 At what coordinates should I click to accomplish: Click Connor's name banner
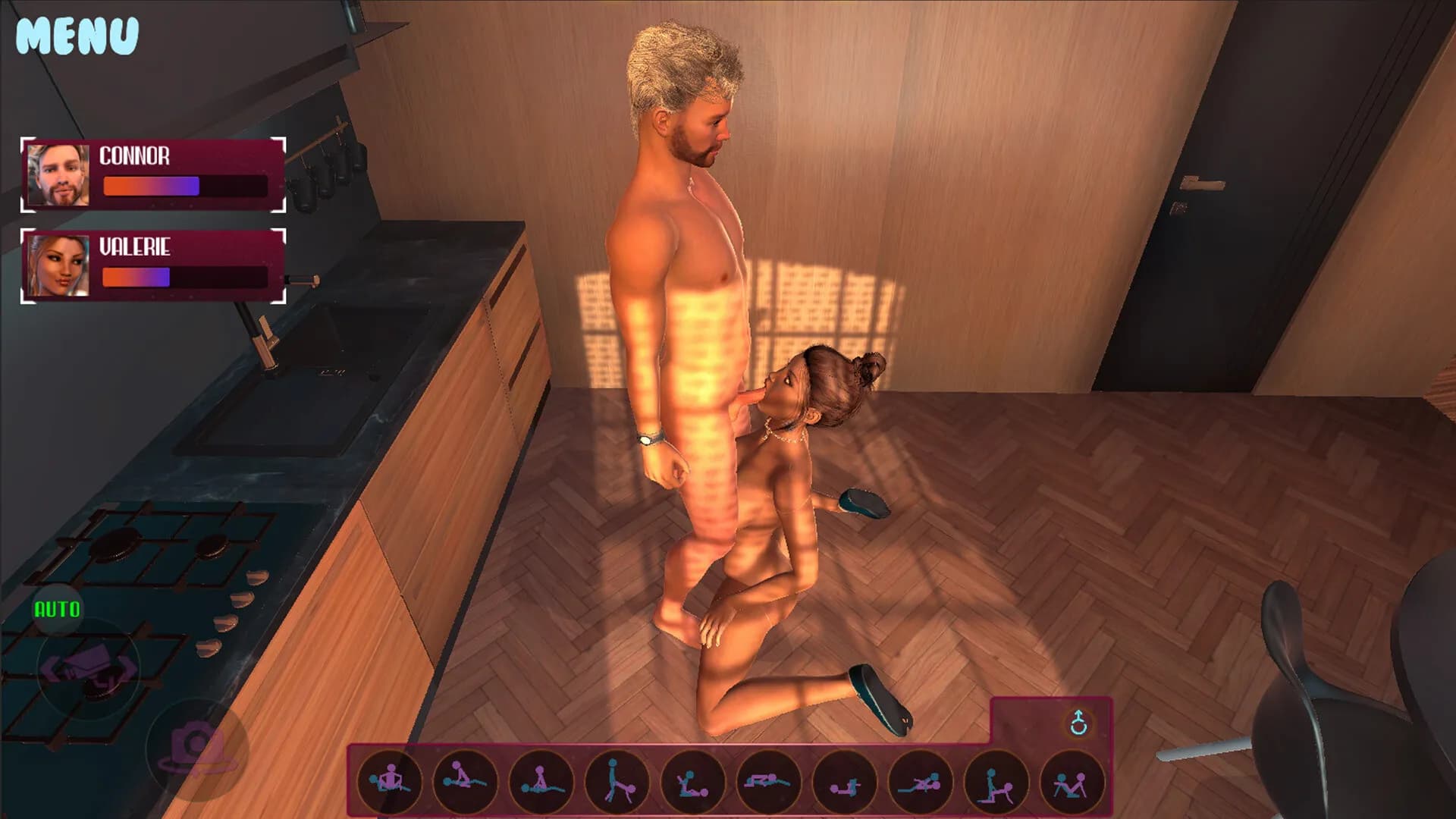point(135,158)
